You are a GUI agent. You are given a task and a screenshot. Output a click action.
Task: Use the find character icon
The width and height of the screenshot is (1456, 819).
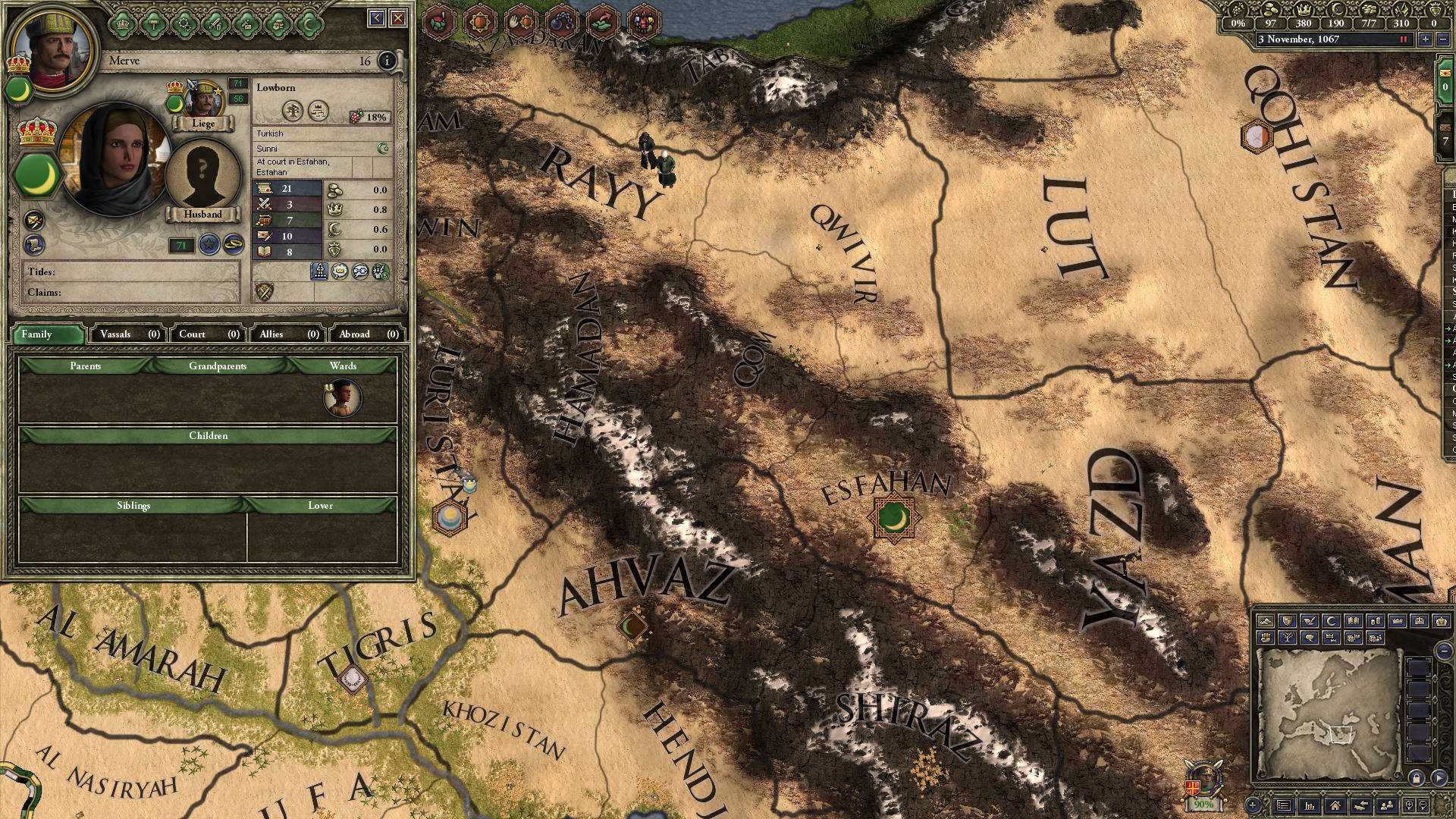coord(1387,805)
